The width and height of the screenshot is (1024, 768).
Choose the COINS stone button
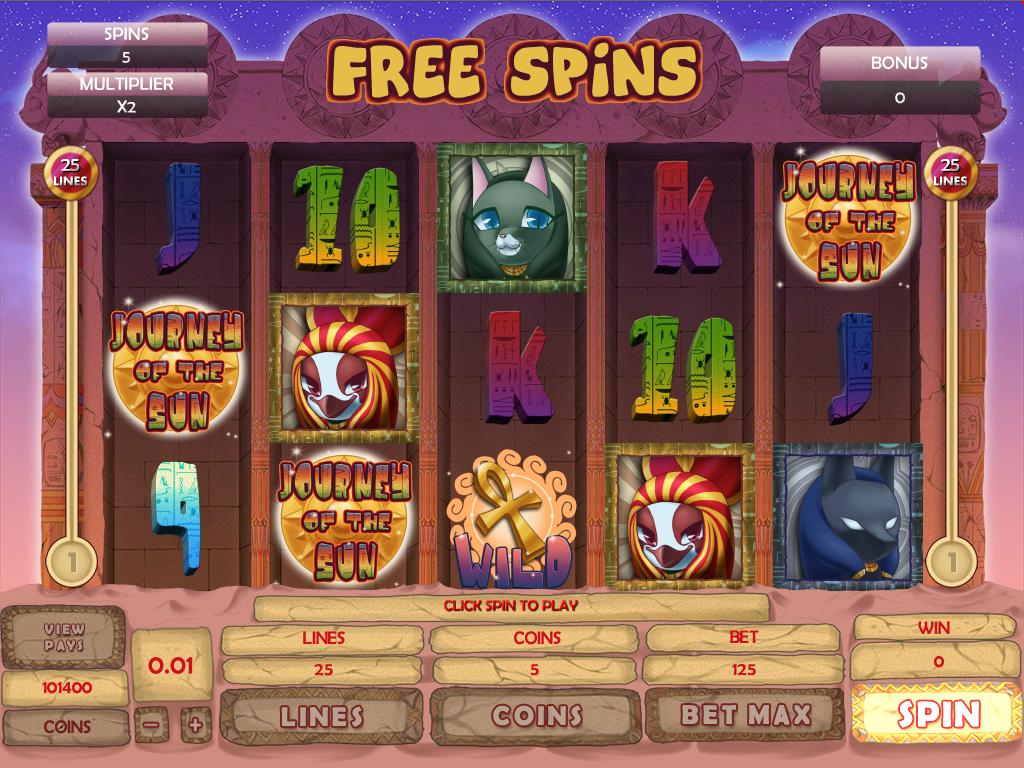click(536, 715)
